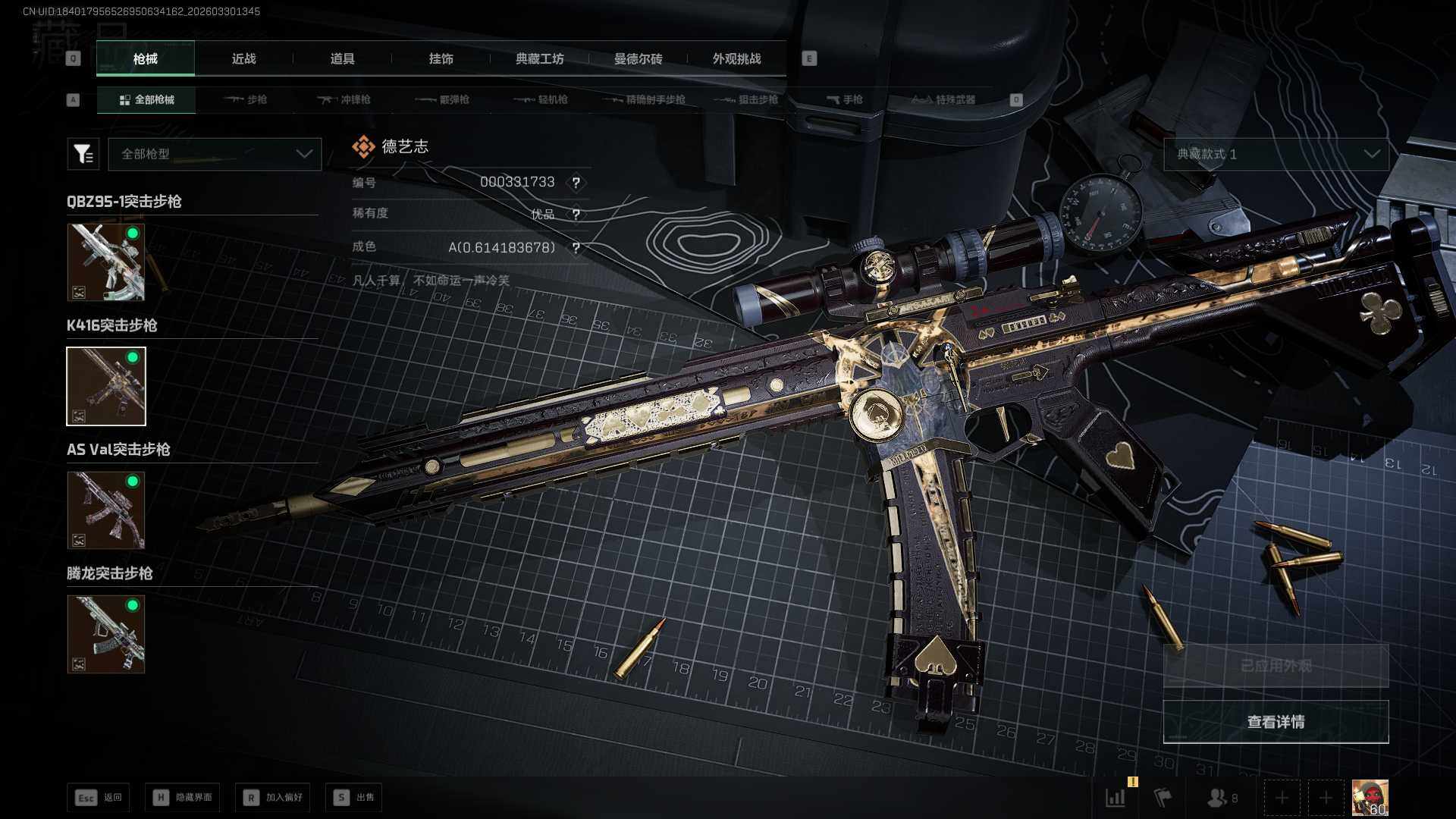Switch to the 近战 melee tab
1456x819 pixels.
243,59
